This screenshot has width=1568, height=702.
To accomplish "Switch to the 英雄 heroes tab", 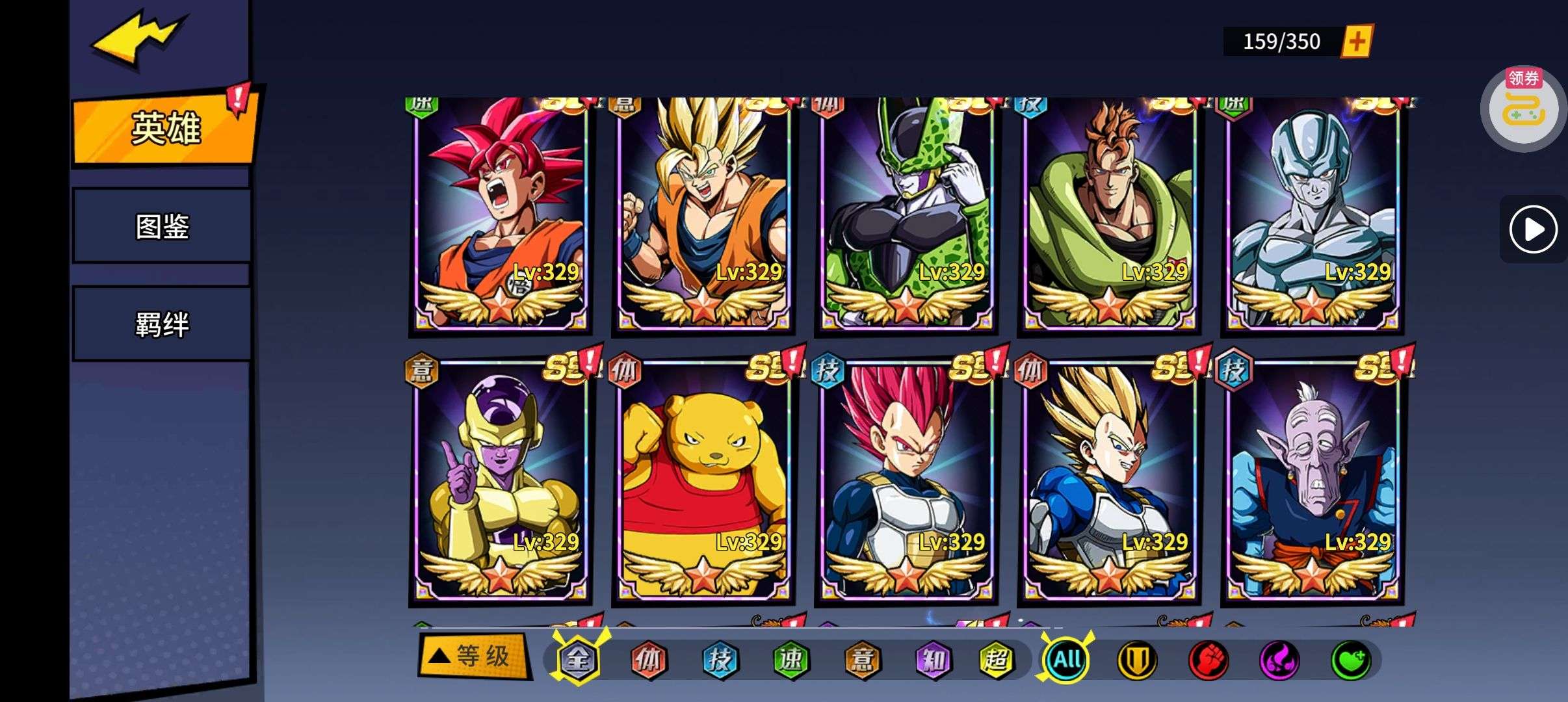I will pyautogui.click(x=165, y=129).
